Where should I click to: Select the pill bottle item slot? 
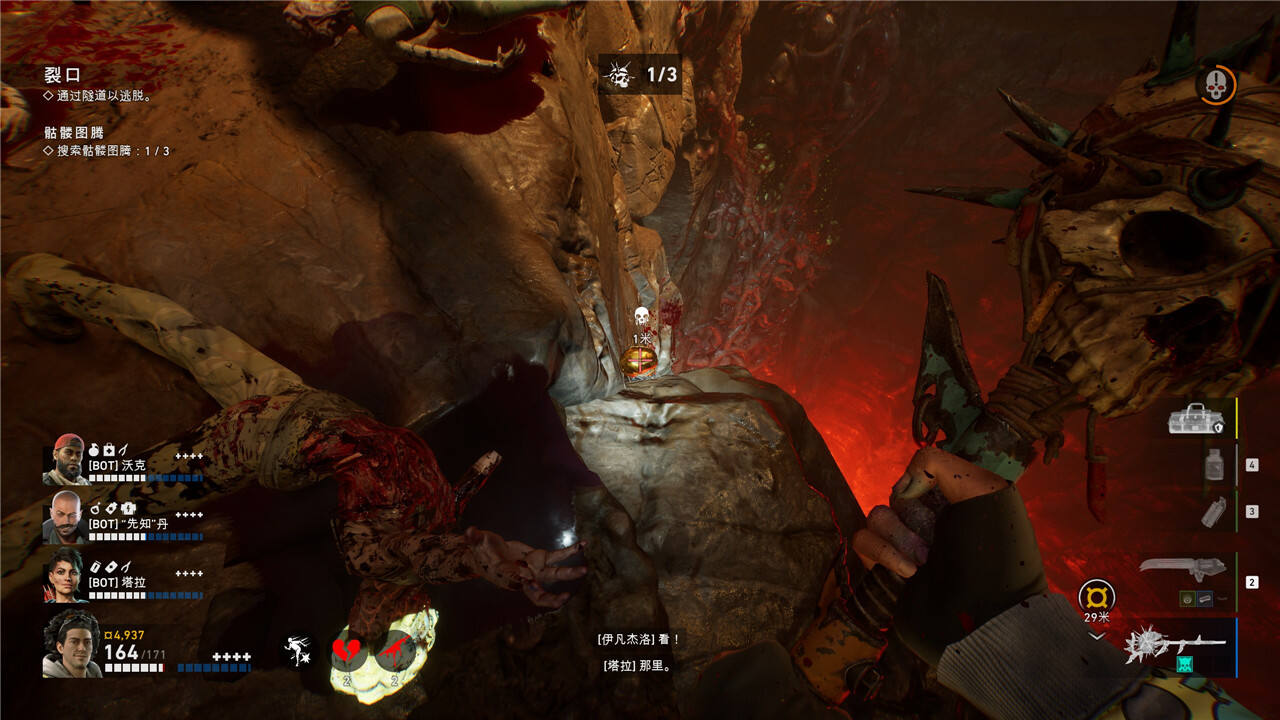coord(1213,465)
